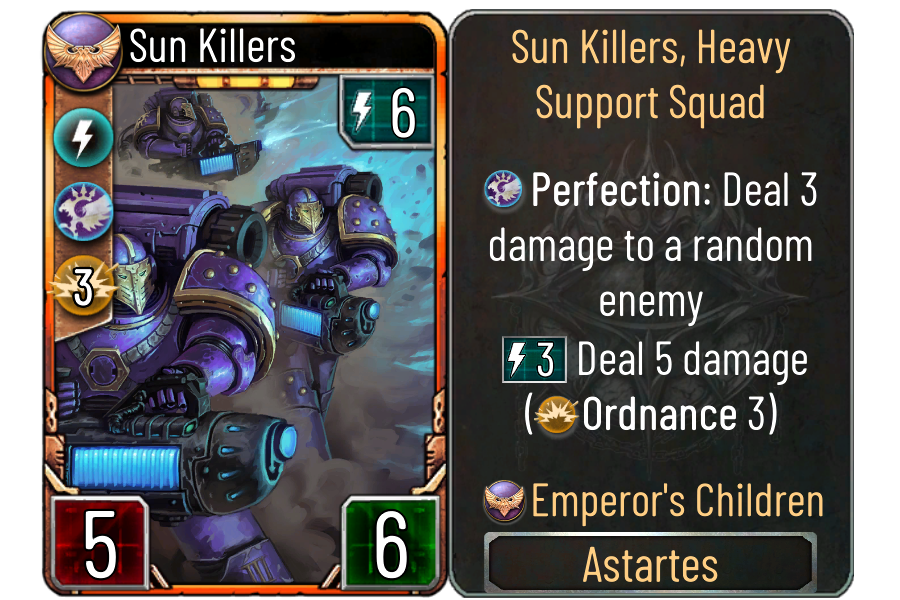The image size is (900, 600).
Task: Open the Astartes trait box
Action: (650, 565)
